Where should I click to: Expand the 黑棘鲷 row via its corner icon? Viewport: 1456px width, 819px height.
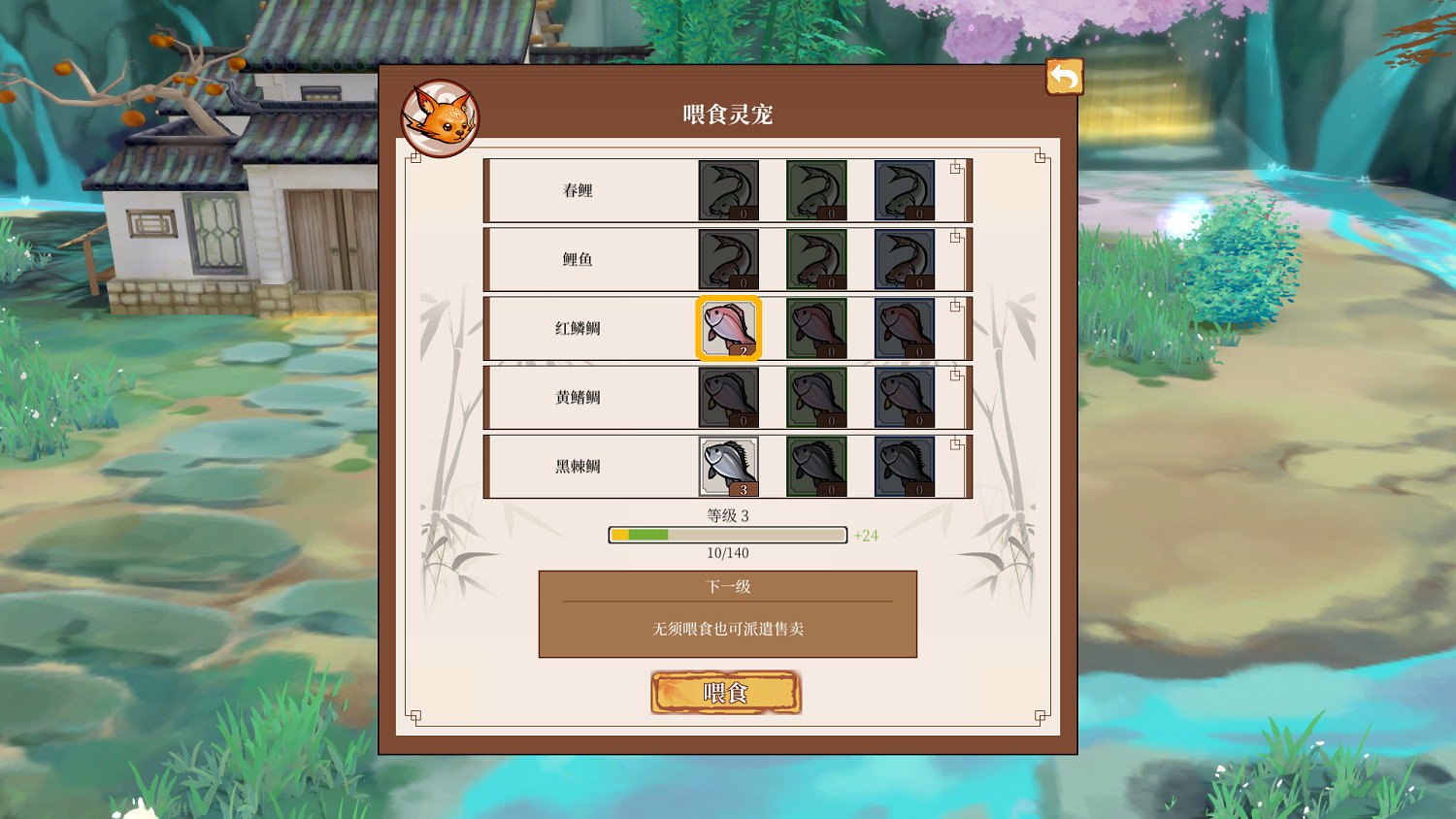tap(953, 442)
